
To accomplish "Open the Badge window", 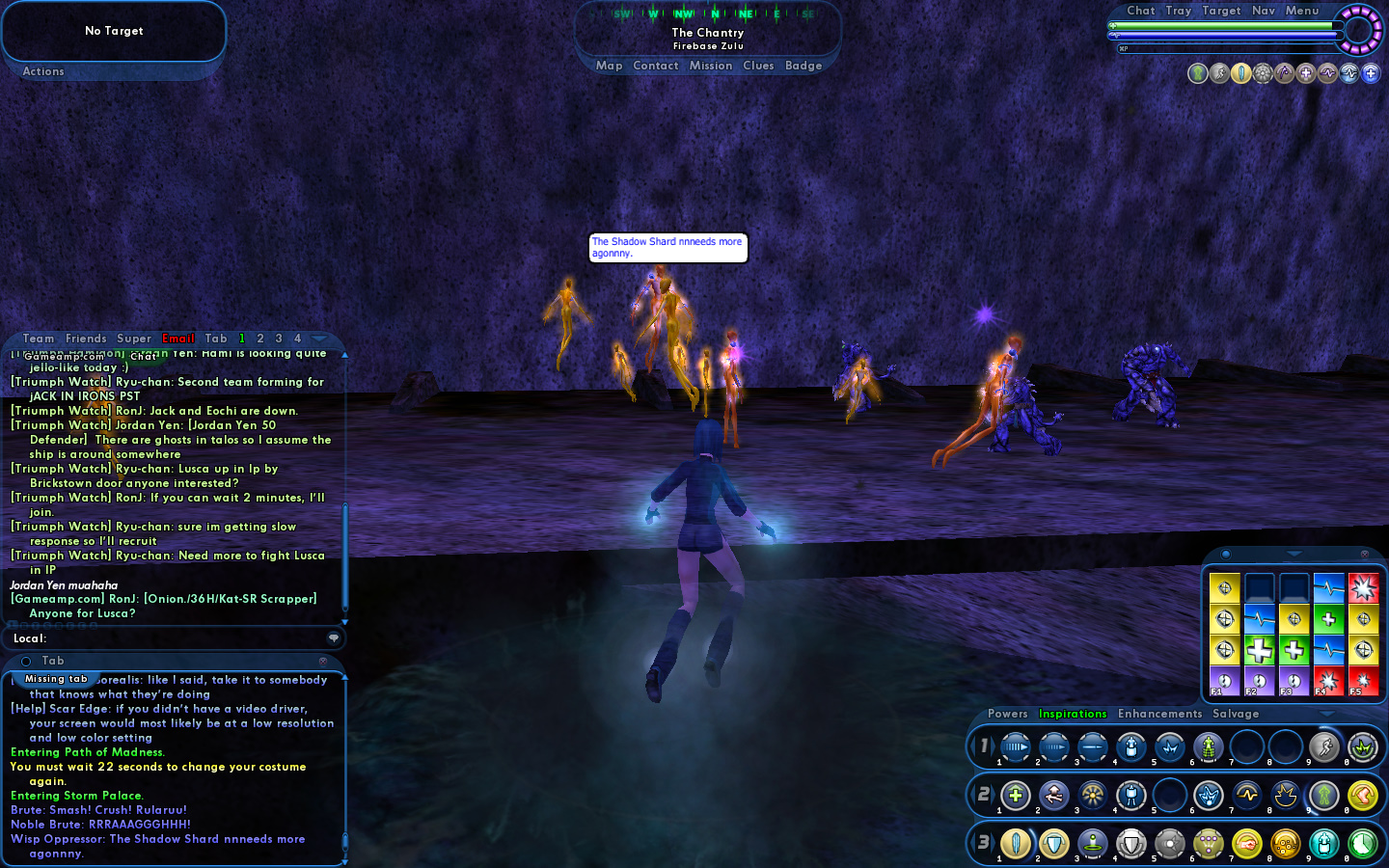I will click(x=803, y=66).
